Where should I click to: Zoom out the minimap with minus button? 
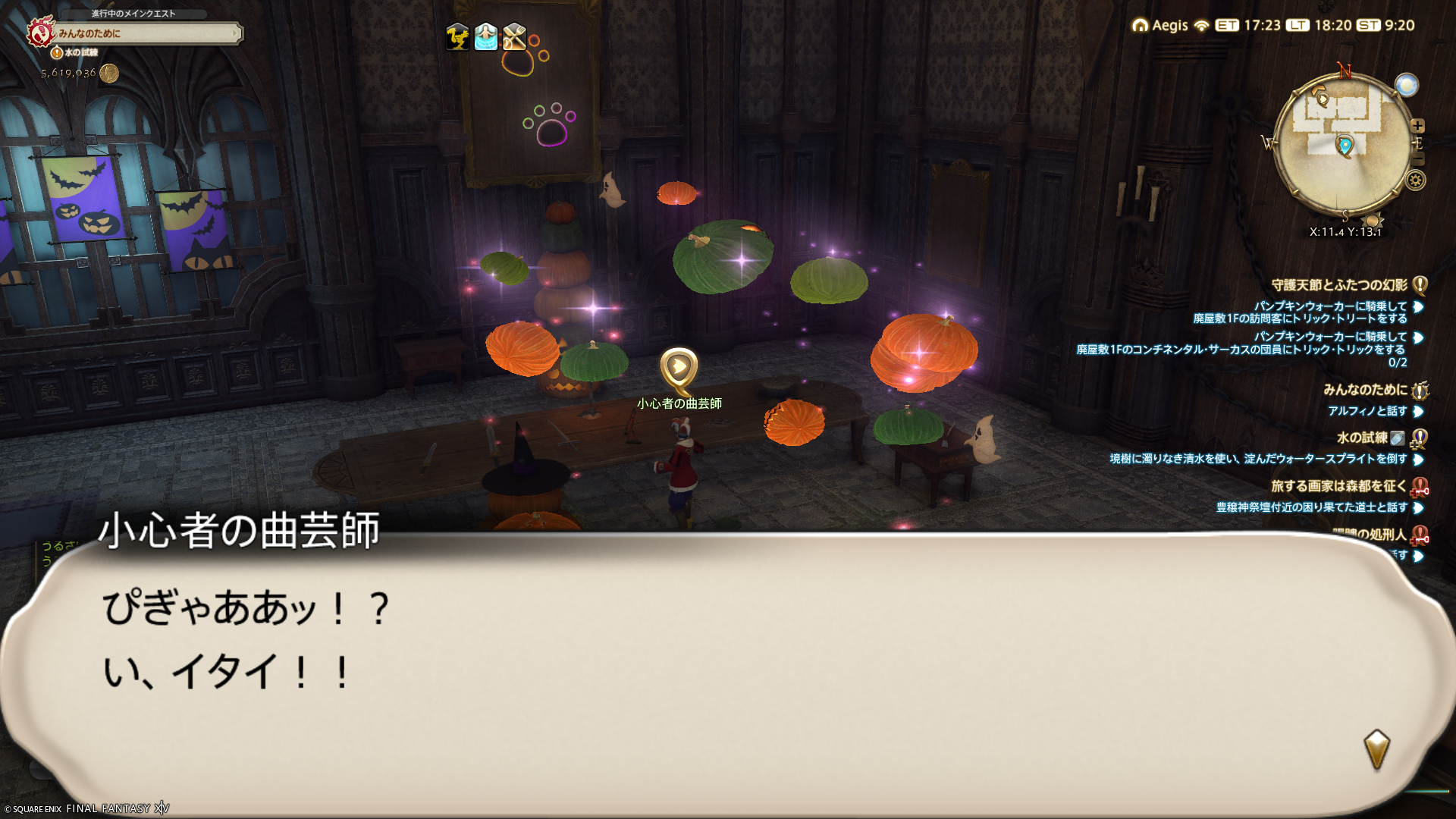click(x=1418, y=159)
